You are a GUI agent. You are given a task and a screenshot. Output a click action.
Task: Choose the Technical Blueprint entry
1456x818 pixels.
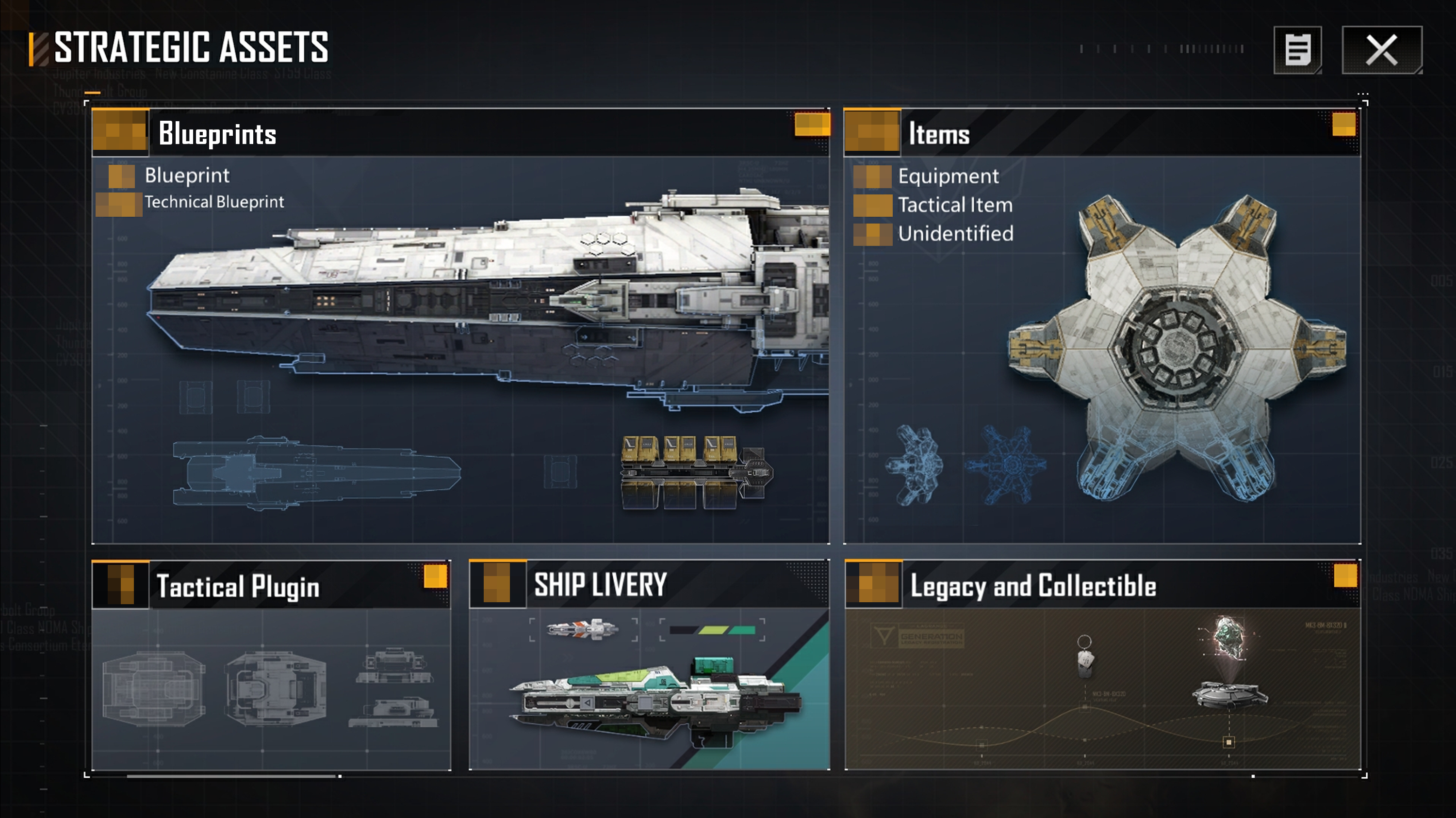(x=213, y=202)
